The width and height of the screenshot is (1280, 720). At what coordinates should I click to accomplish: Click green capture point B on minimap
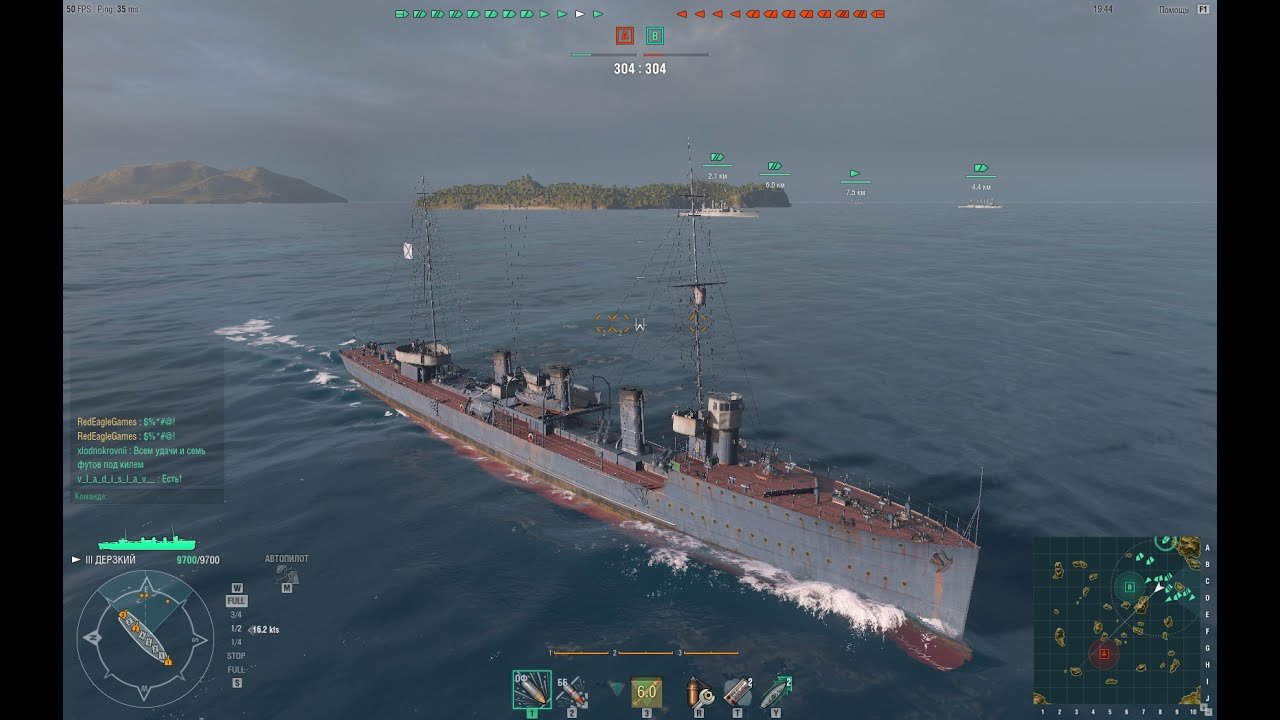pos(1130,587)
